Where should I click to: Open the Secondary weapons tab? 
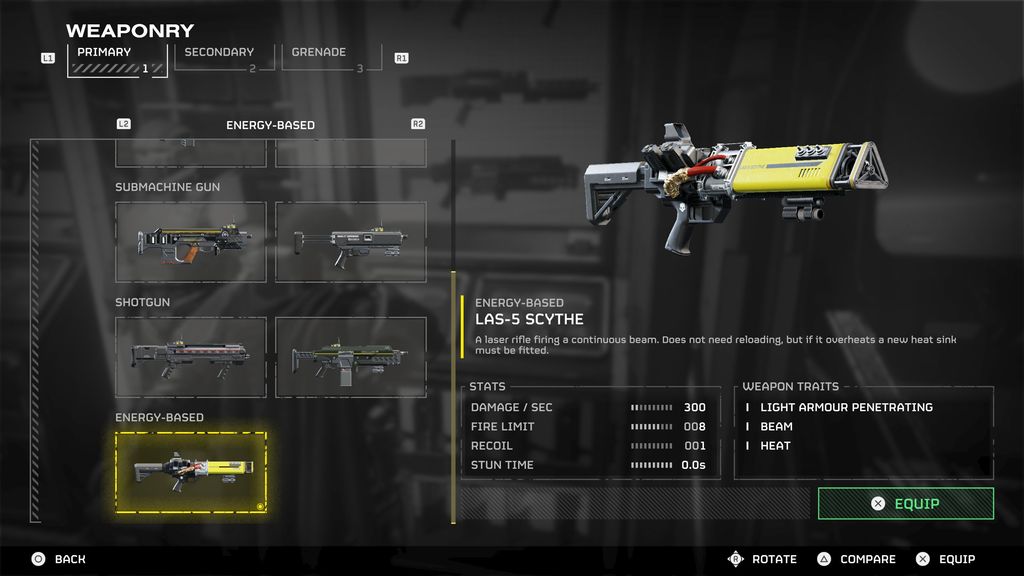[220, 58]
